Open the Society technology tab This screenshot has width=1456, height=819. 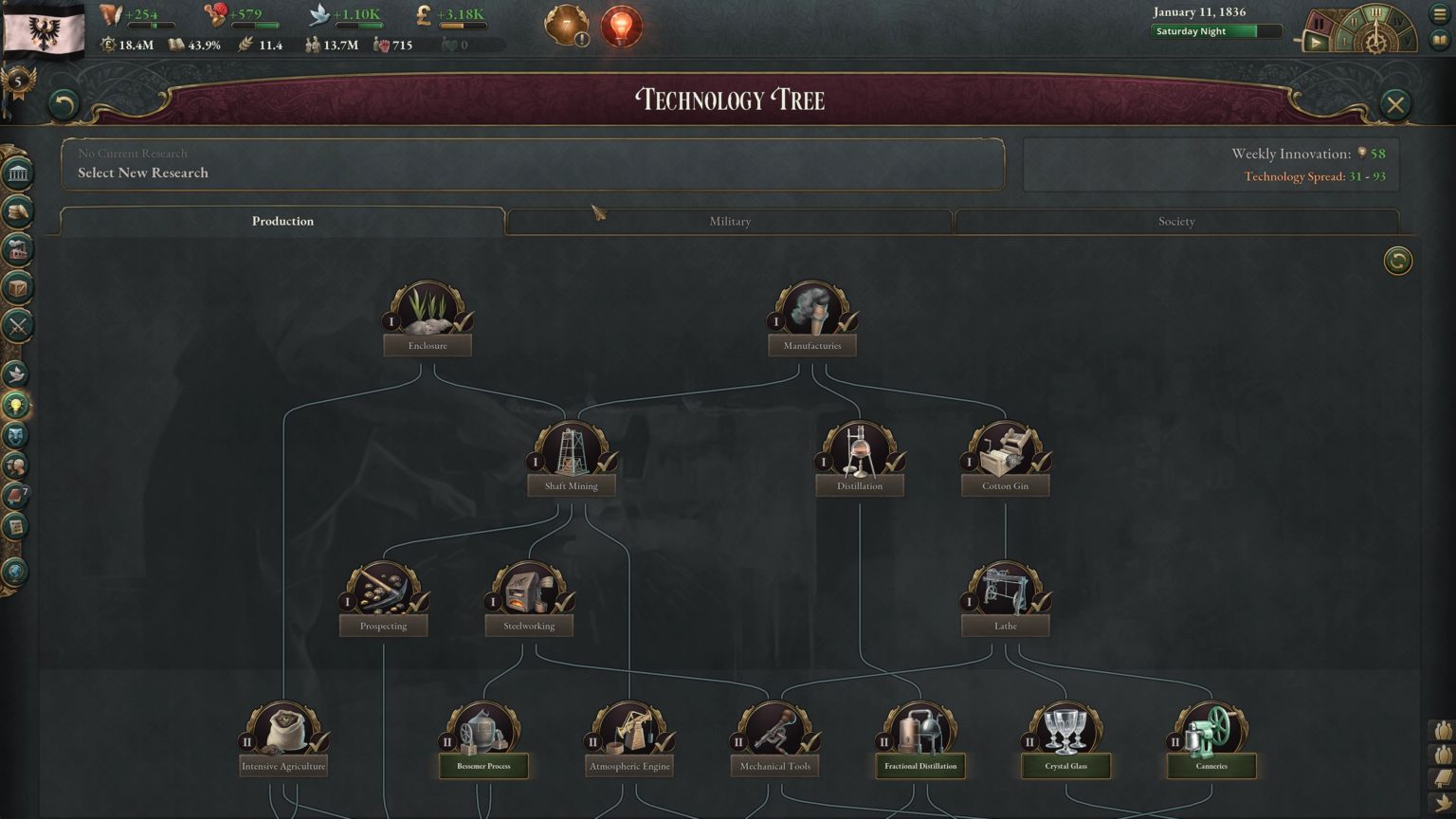[1175, 221]
